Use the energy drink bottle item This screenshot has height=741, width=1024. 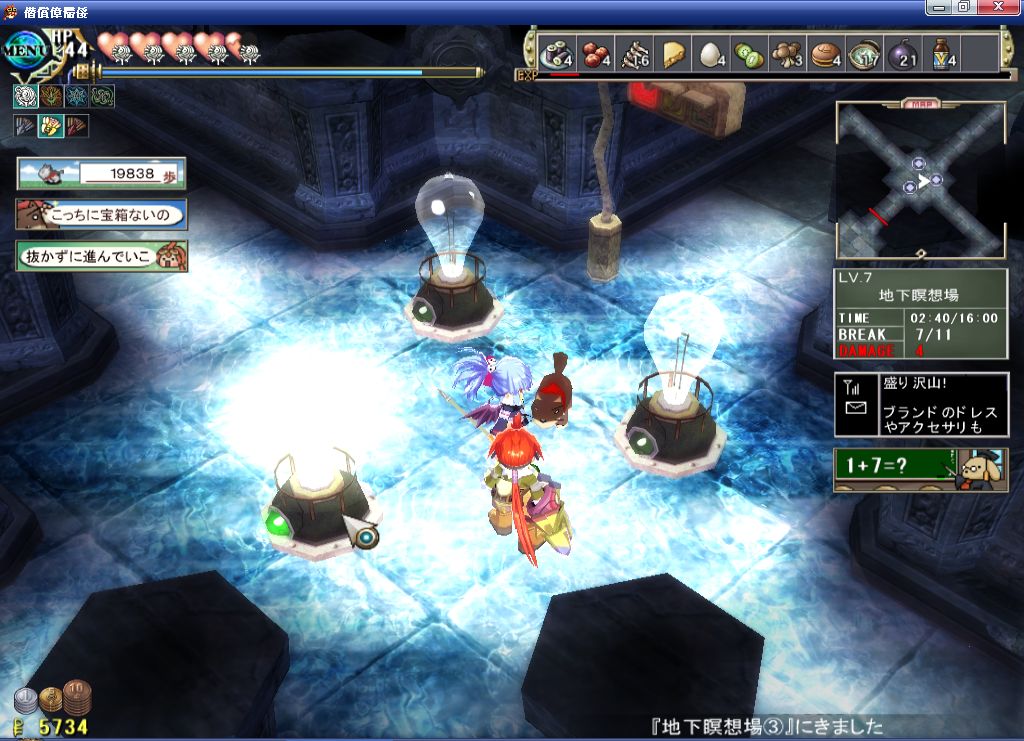pos(941,54)
